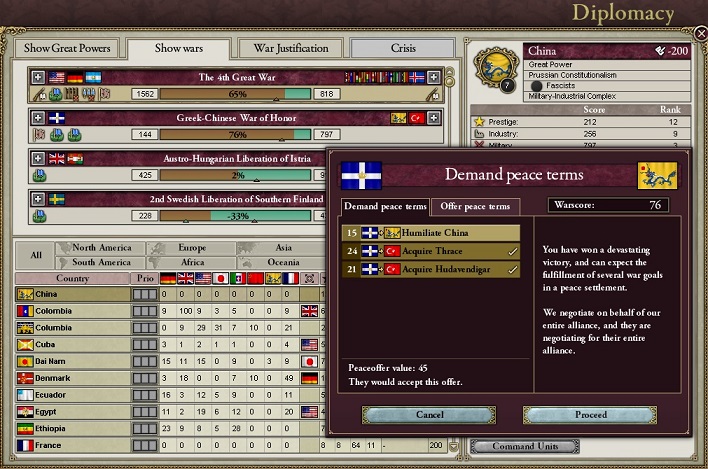This screenshot has width=708, height=469.
Task: Show All countries in the list
Action: [36, 254]
